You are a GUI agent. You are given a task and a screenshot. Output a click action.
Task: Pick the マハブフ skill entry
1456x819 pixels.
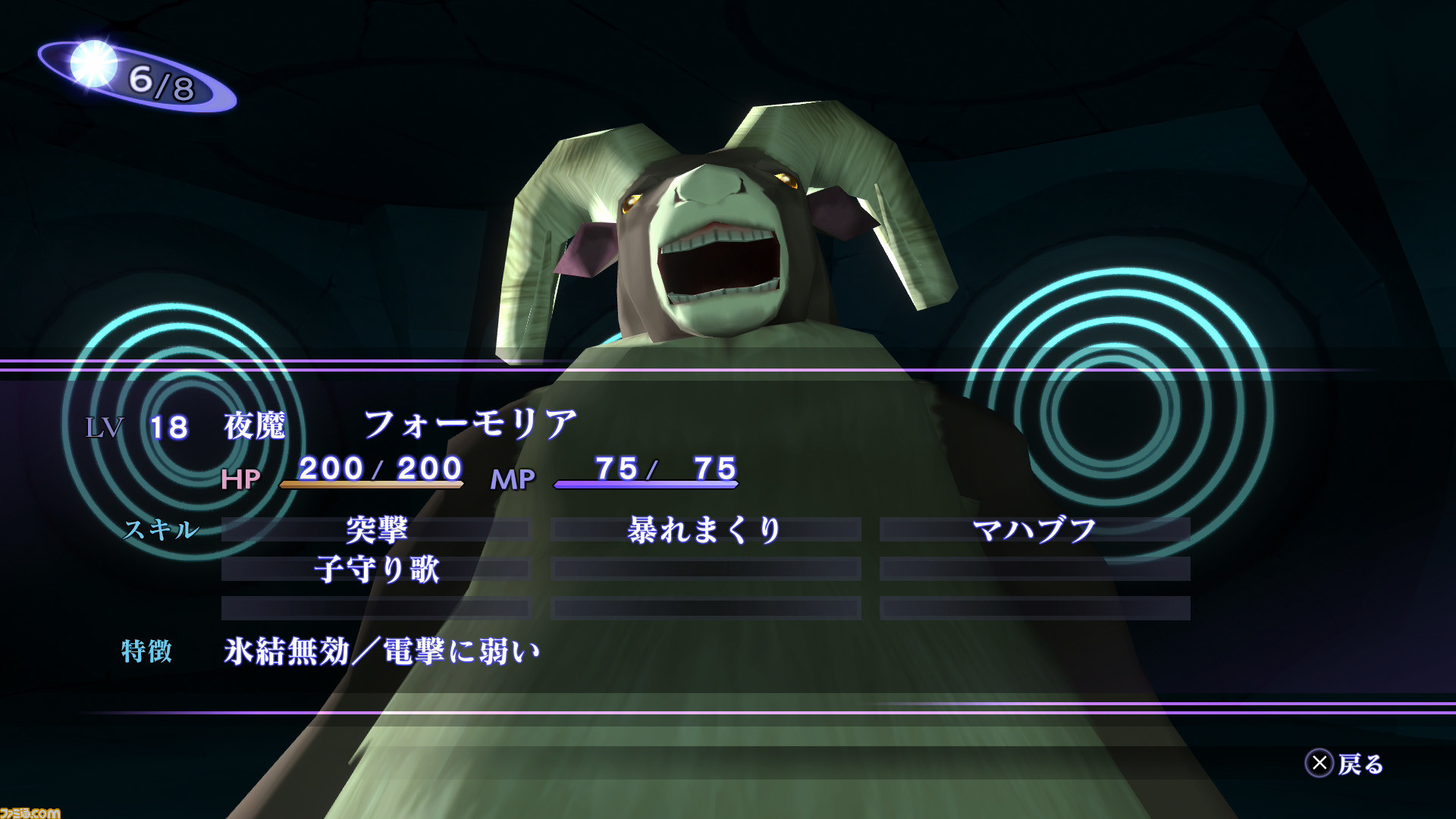(1034, 529)
